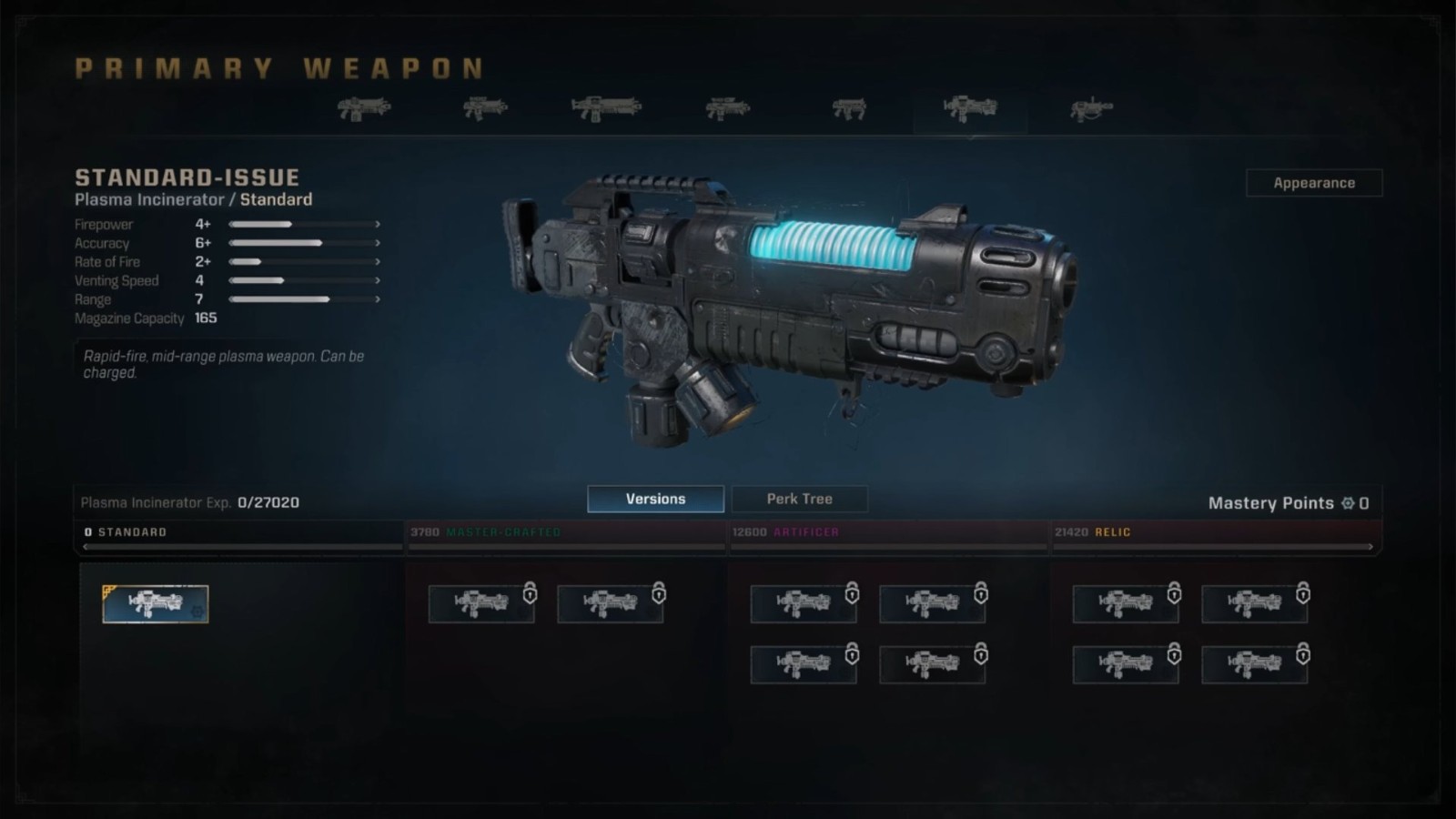Click the Relic tier header
The image size is (1456, 819).
pos(1112,532)
